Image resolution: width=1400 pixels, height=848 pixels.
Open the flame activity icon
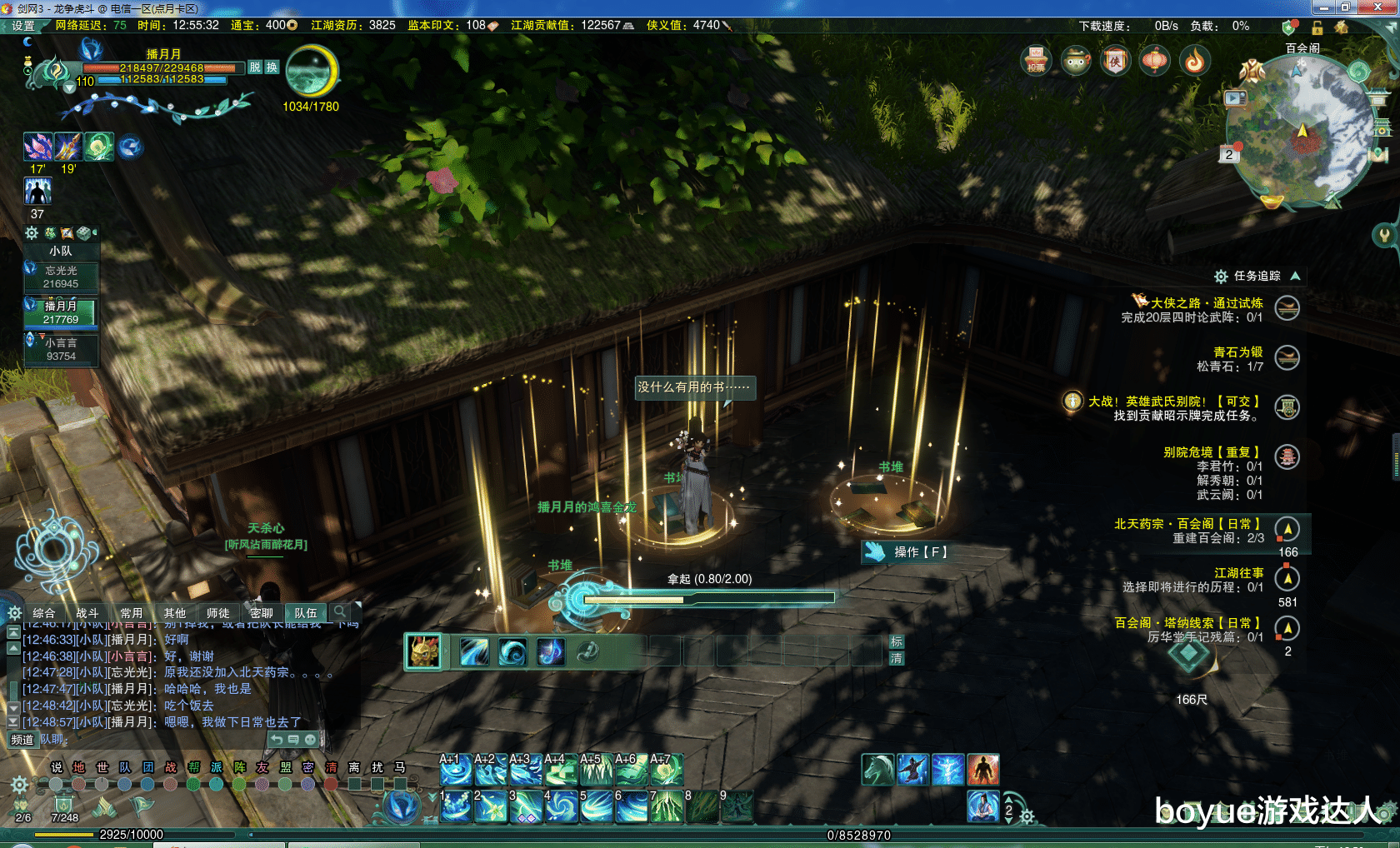(1195, 61)
